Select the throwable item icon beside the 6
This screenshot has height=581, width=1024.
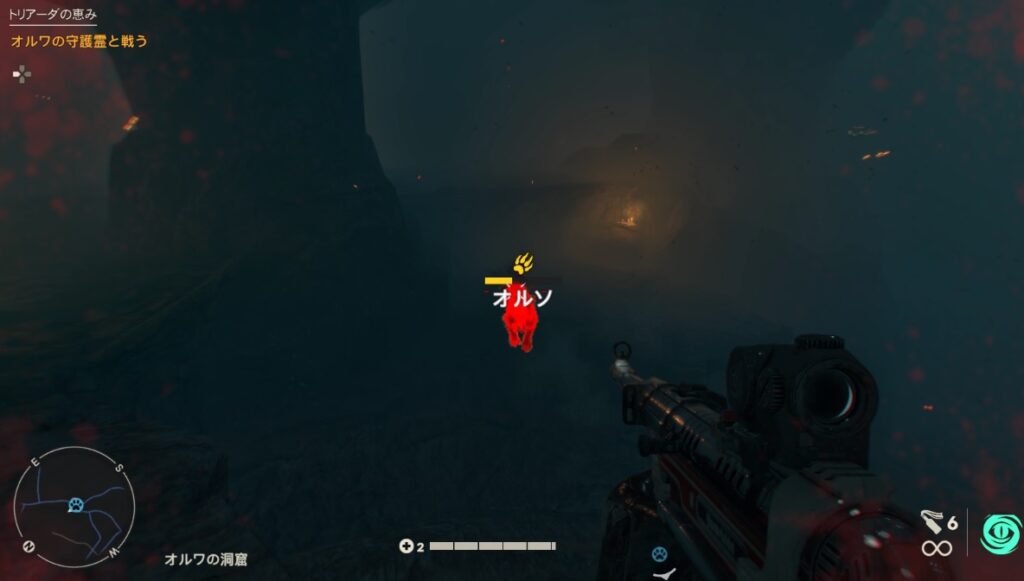click(932, 521)
